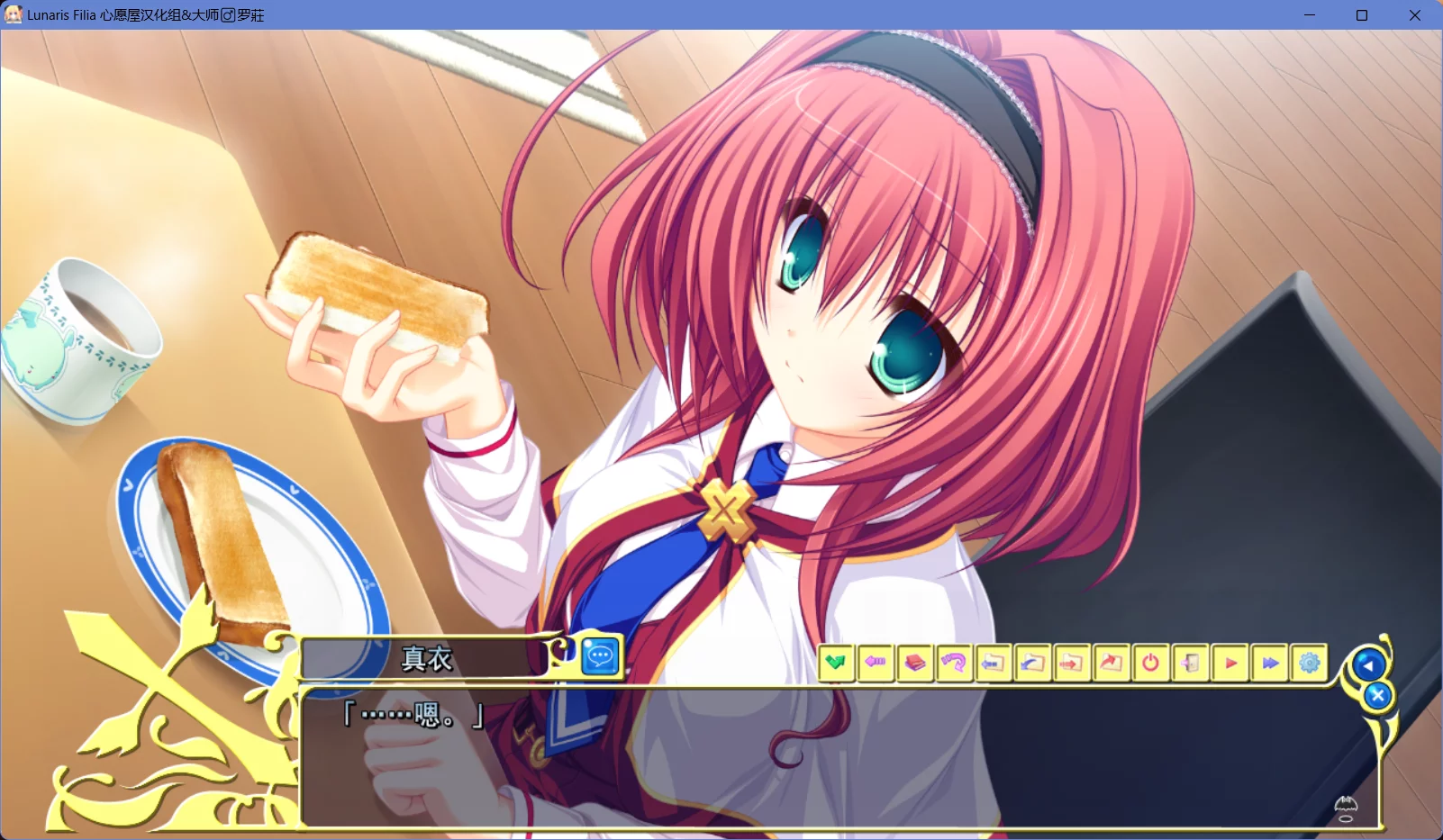Click the folder with curved red arrow
Screen dimensions: 1443x840
[x=1111, y=664]
